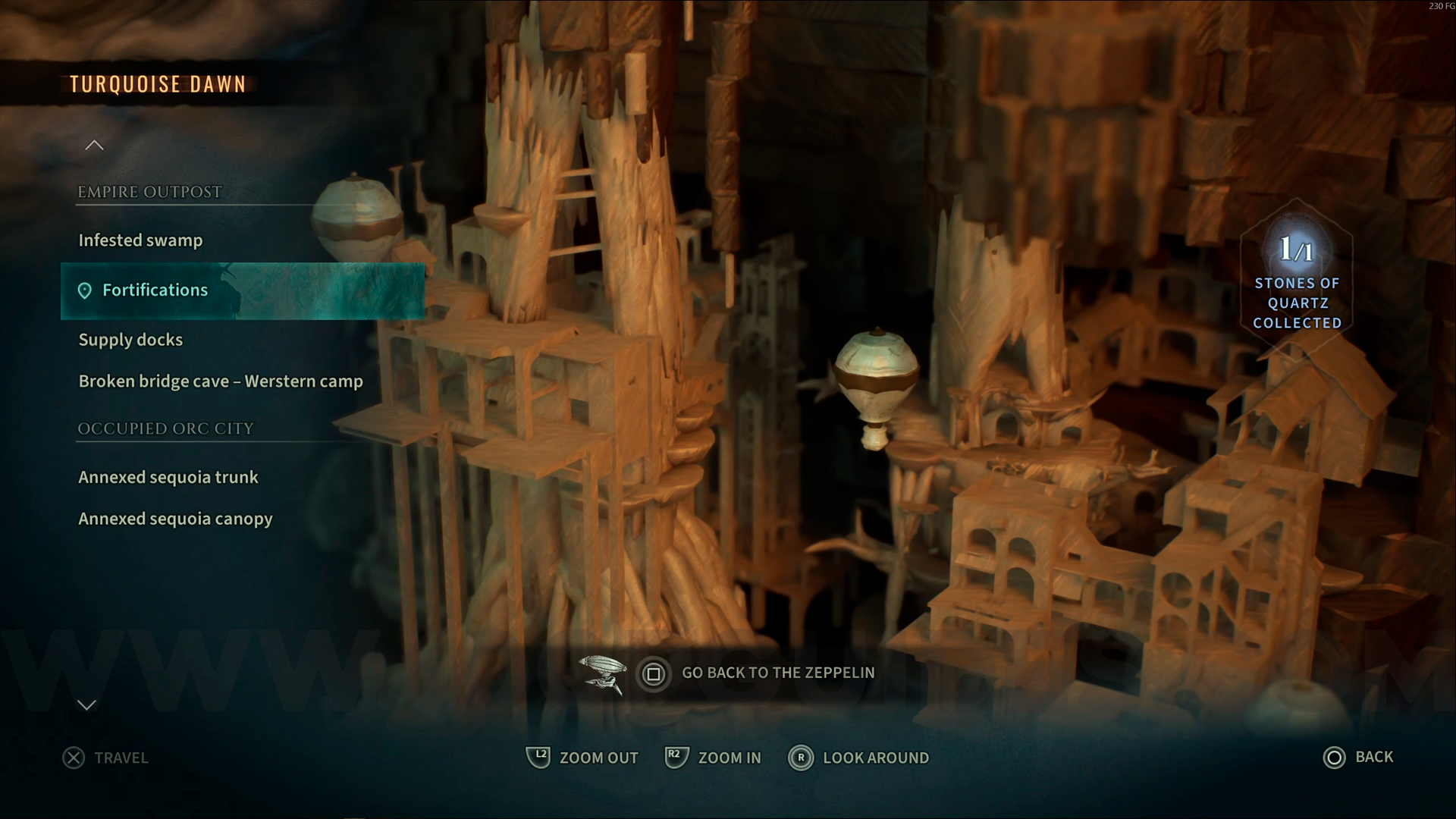This screenshot has height=819, width=1456.
Task: Go back to the zeppelin
Action: [x=758, y=673]
